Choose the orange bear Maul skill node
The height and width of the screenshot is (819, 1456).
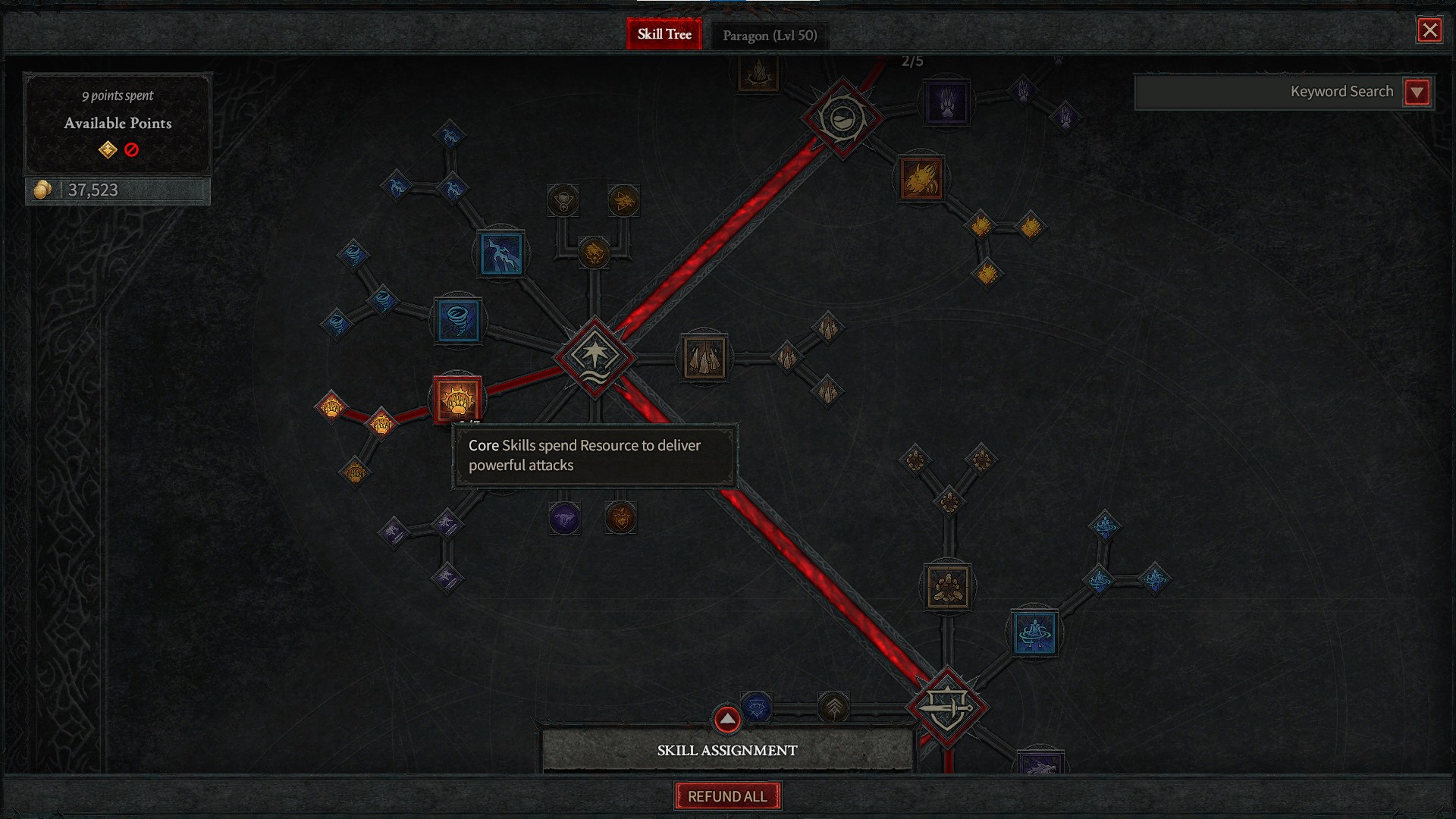click(x=921, y=179)
